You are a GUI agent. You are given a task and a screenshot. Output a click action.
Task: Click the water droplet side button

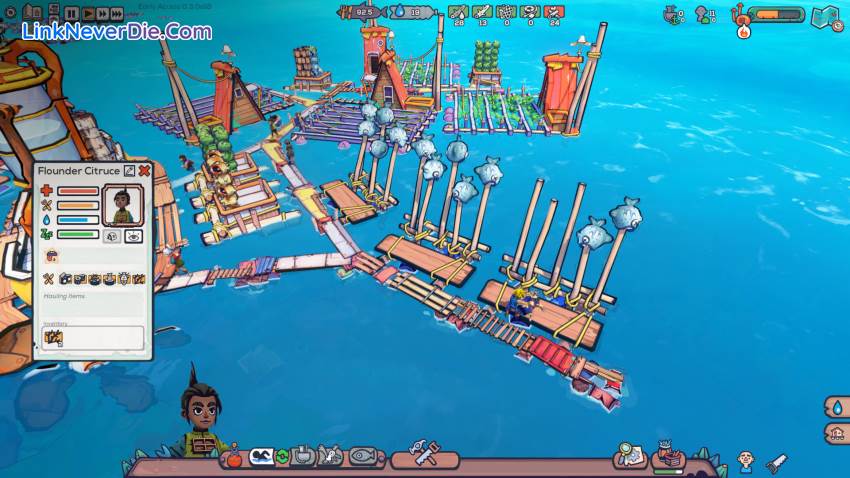[836, 407]
